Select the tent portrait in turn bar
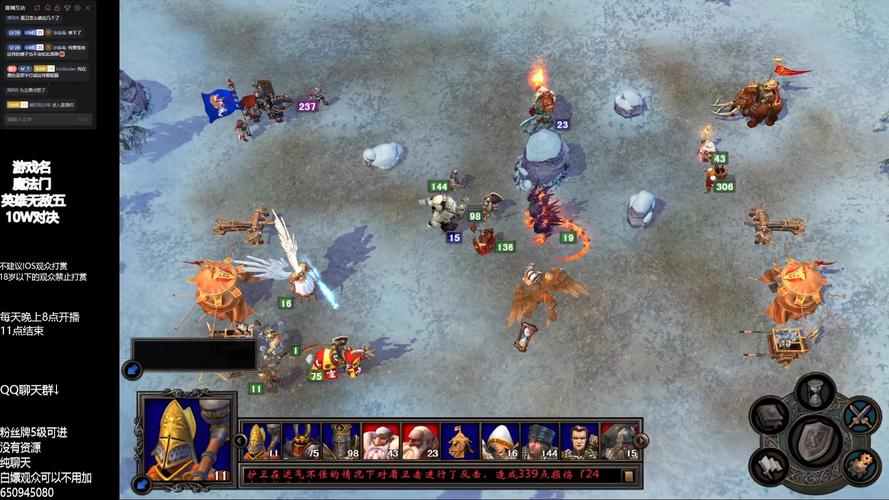The height and width of the screenshot is (500, 889). [x=460, y=441]
